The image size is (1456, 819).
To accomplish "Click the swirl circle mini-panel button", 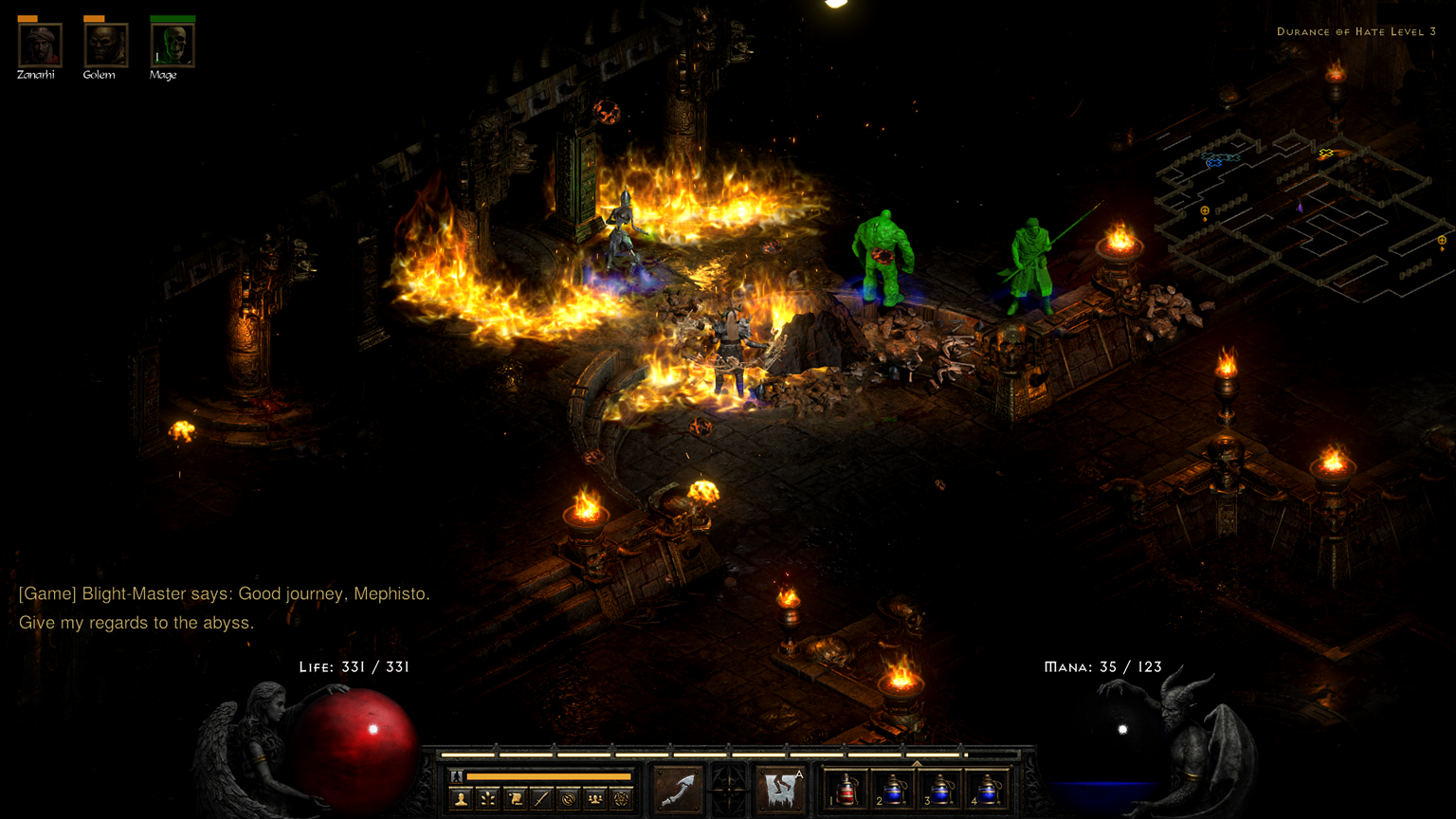I will click(x=568, y=799).
